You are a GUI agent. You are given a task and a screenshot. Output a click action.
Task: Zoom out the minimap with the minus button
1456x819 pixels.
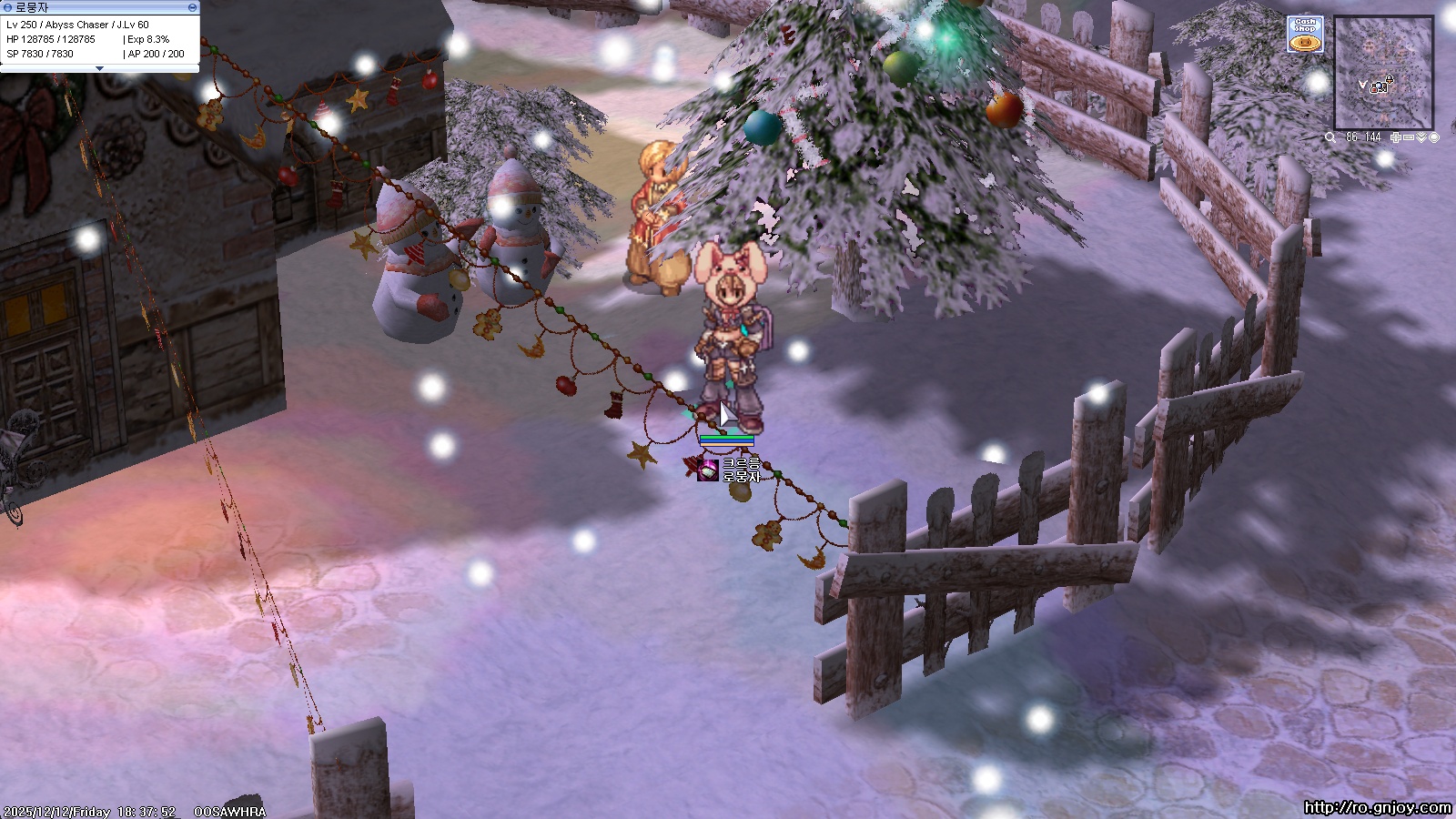[1409, 137]
